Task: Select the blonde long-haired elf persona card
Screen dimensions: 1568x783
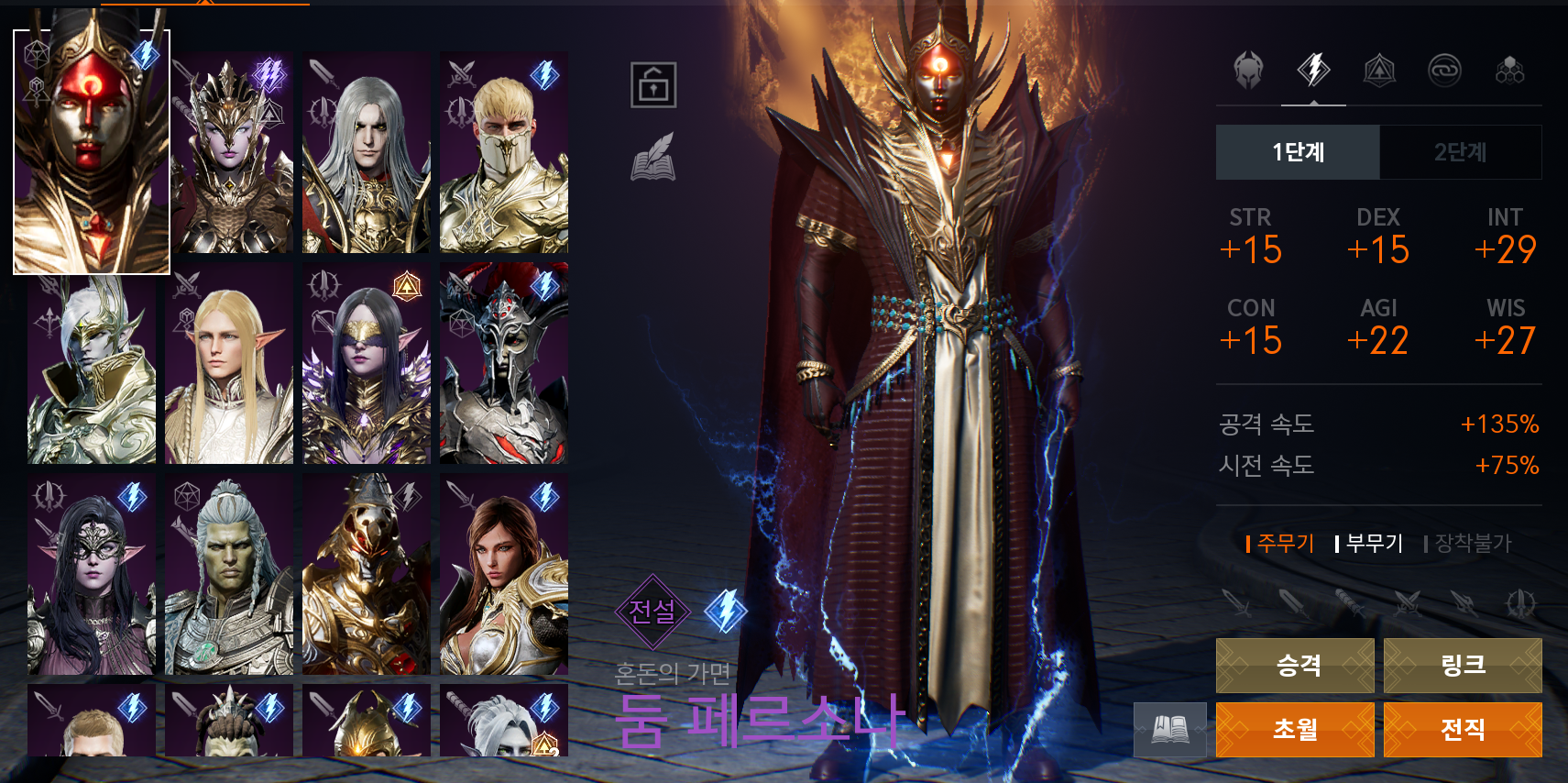Action: [229, 363]
